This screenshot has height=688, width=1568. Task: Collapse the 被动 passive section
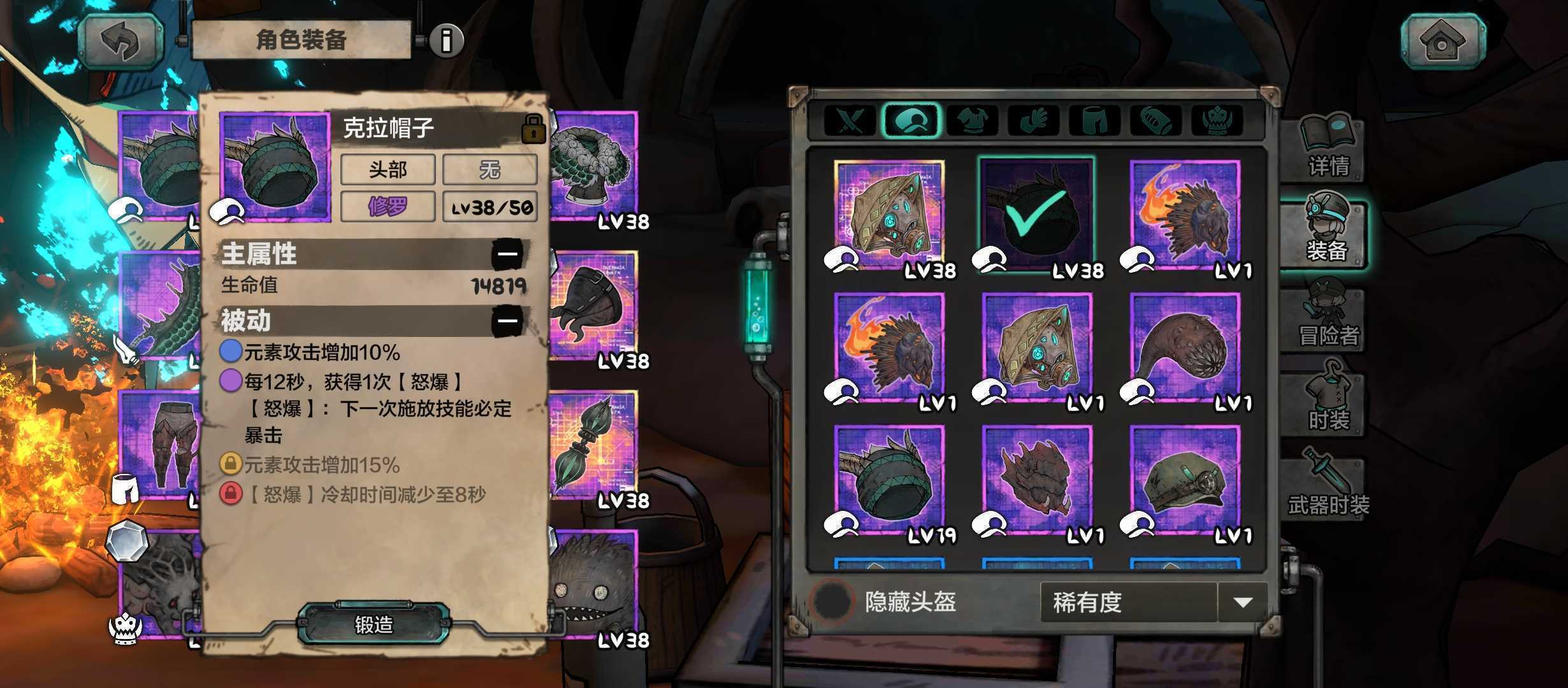point(507,320)
